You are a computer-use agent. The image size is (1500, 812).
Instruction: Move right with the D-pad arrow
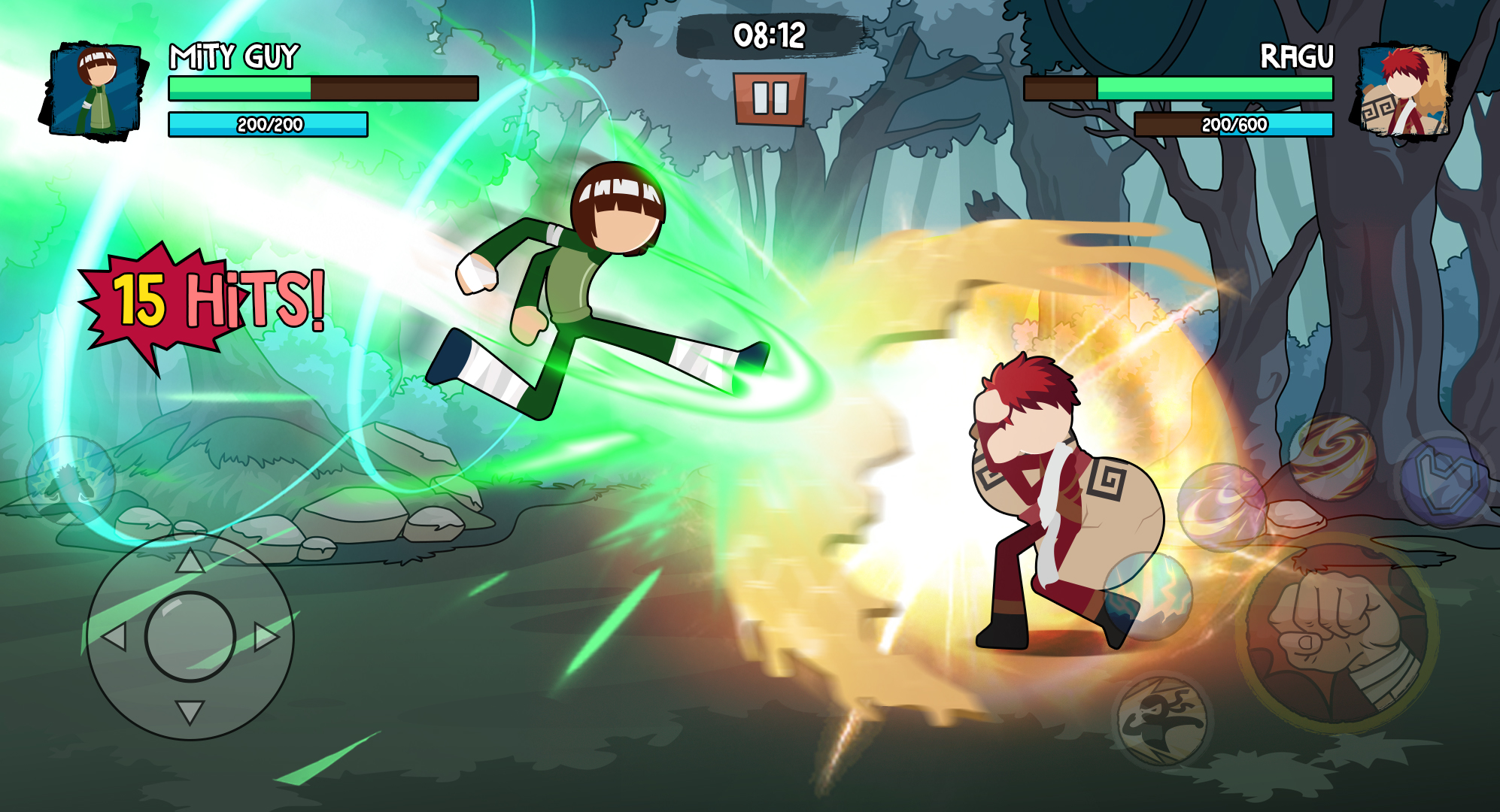[266, 637]
